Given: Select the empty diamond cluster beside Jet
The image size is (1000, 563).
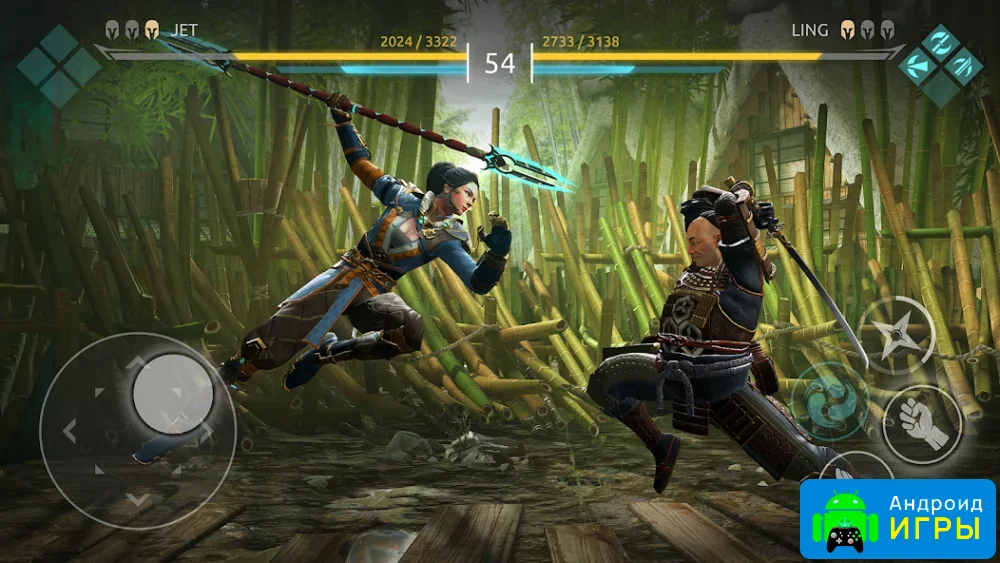Looking at the screenshot, I should (x=58, y=65).
